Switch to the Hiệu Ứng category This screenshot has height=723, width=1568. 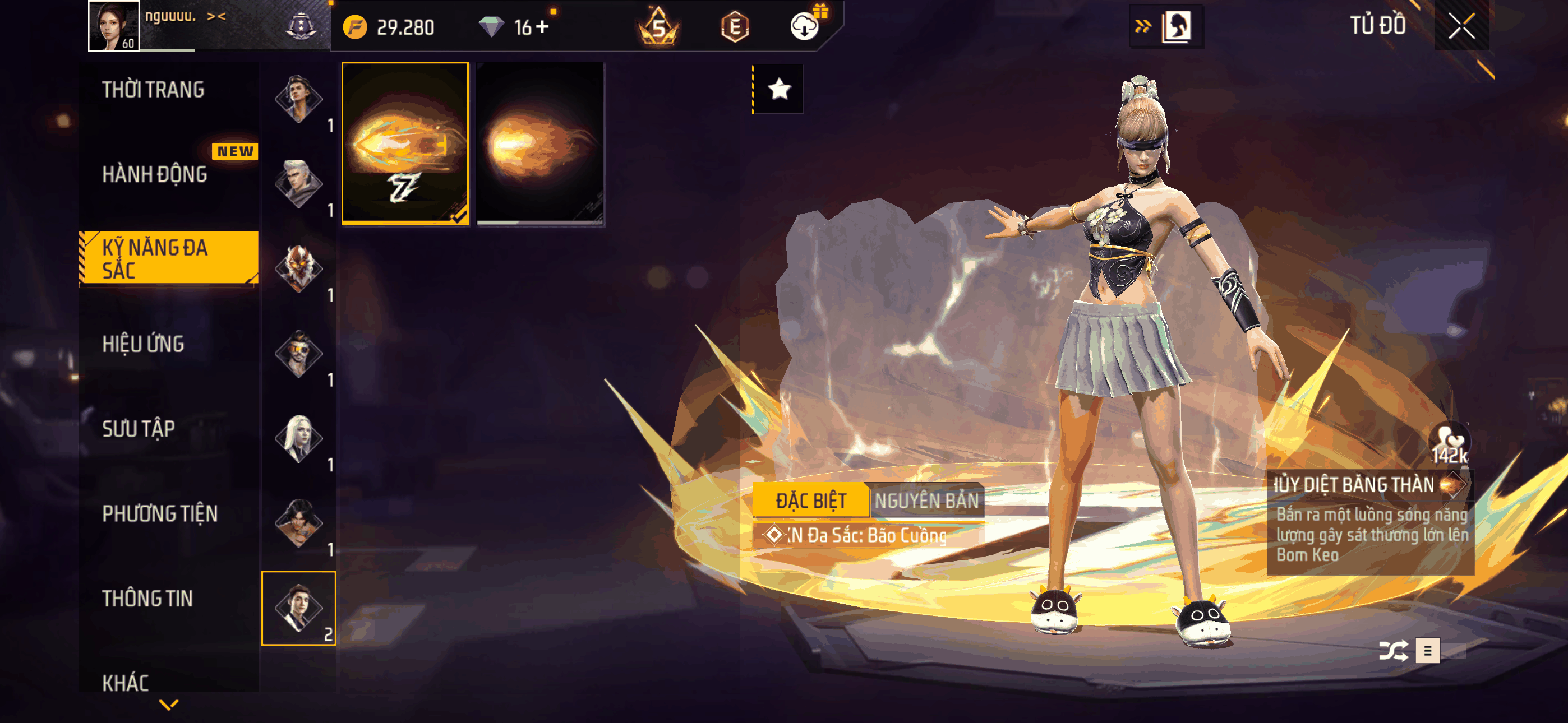pos(143,345)
